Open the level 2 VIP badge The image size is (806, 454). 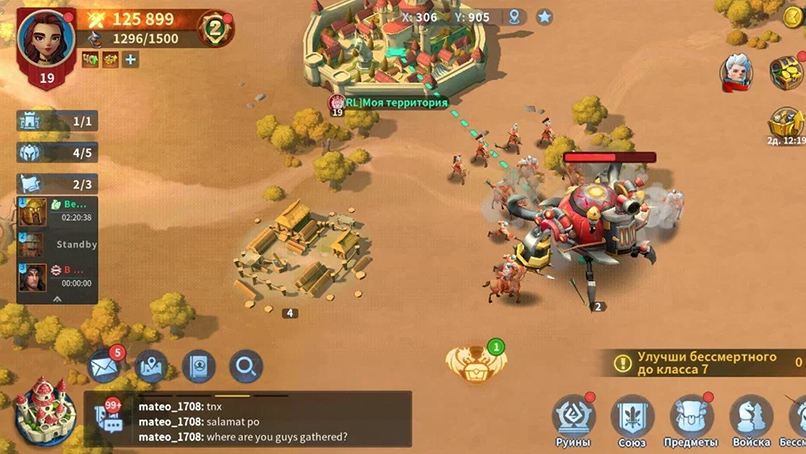pyautogui.click(x=213, y=27)
